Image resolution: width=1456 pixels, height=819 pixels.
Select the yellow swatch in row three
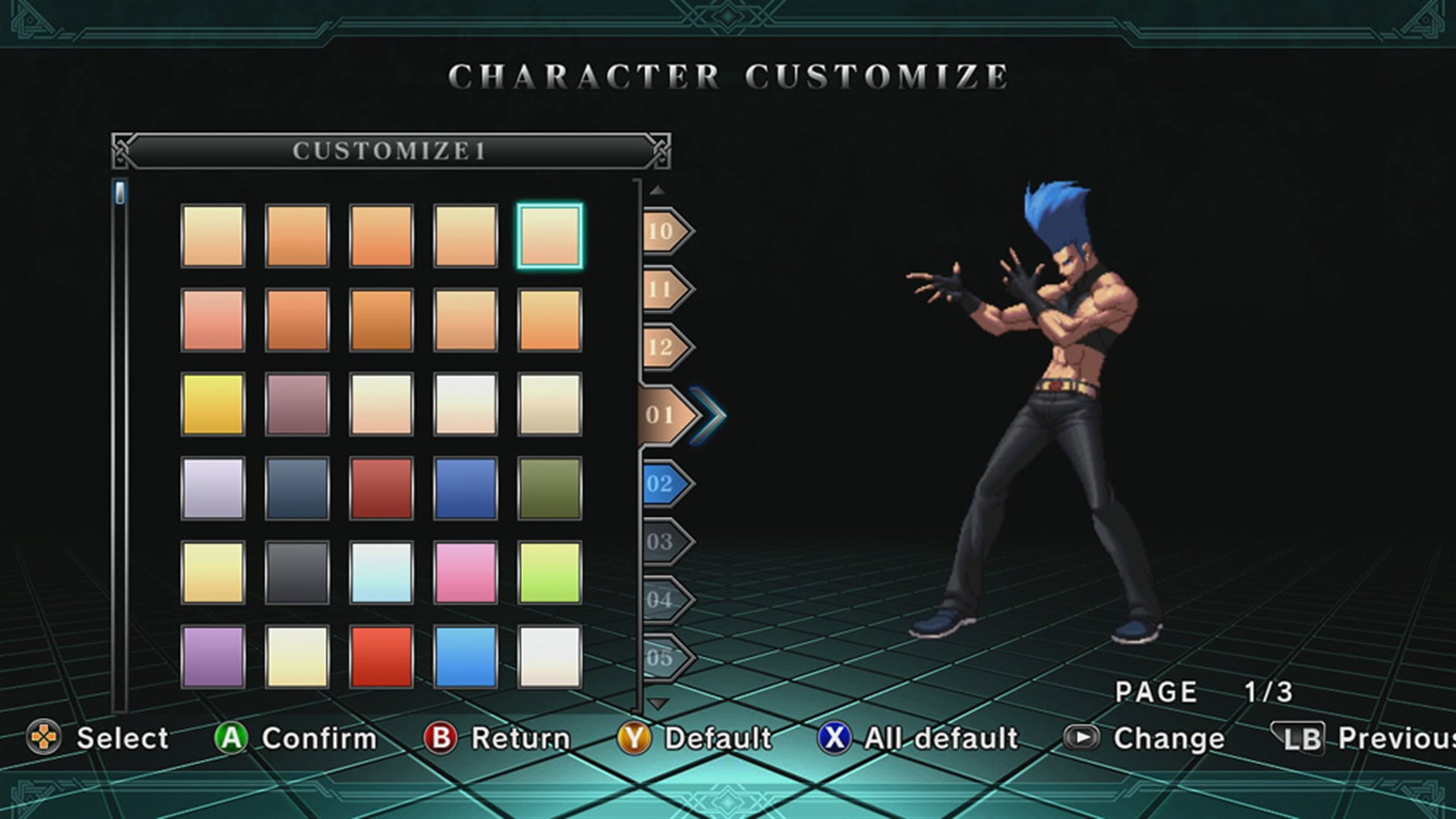pos(213,403)
